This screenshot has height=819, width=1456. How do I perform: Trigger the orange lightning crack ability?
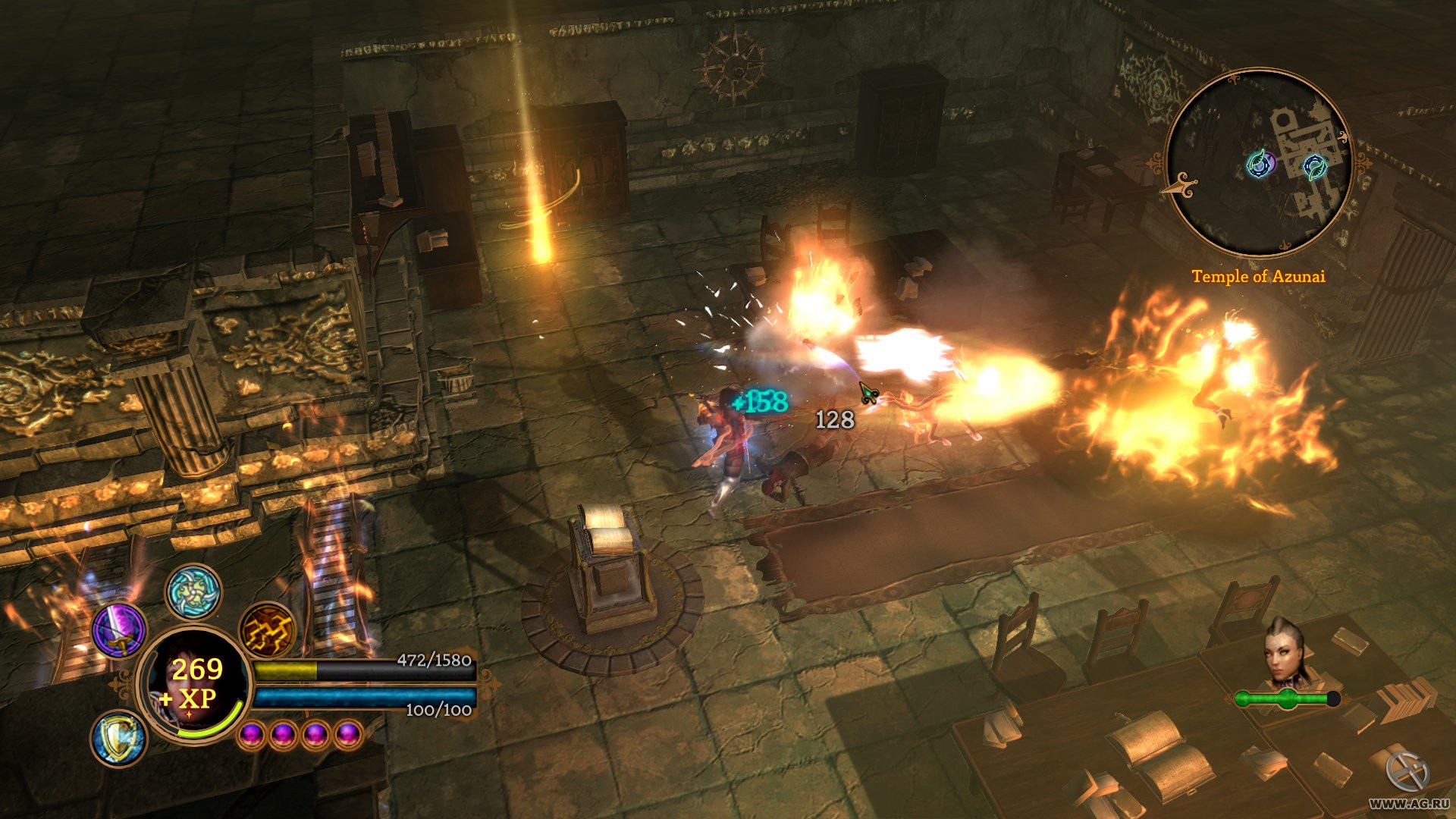(x=267, y=630)
